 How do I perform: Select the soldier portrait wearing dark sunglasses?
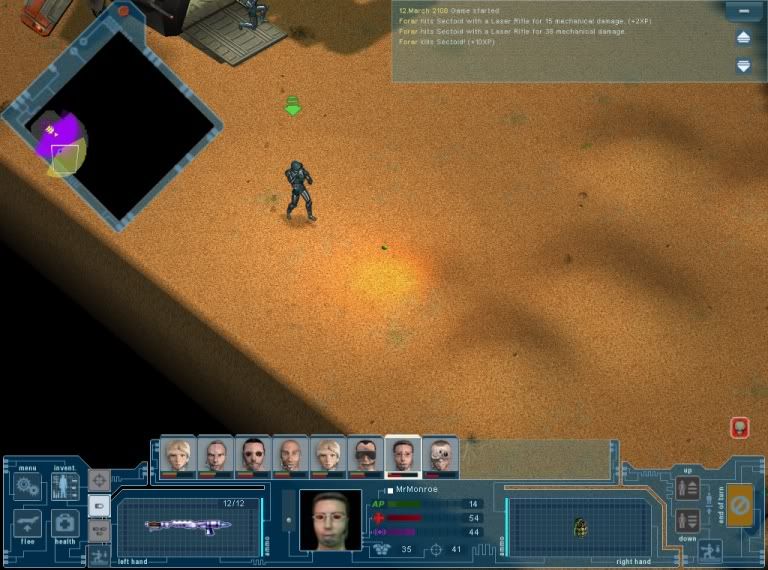366,457
